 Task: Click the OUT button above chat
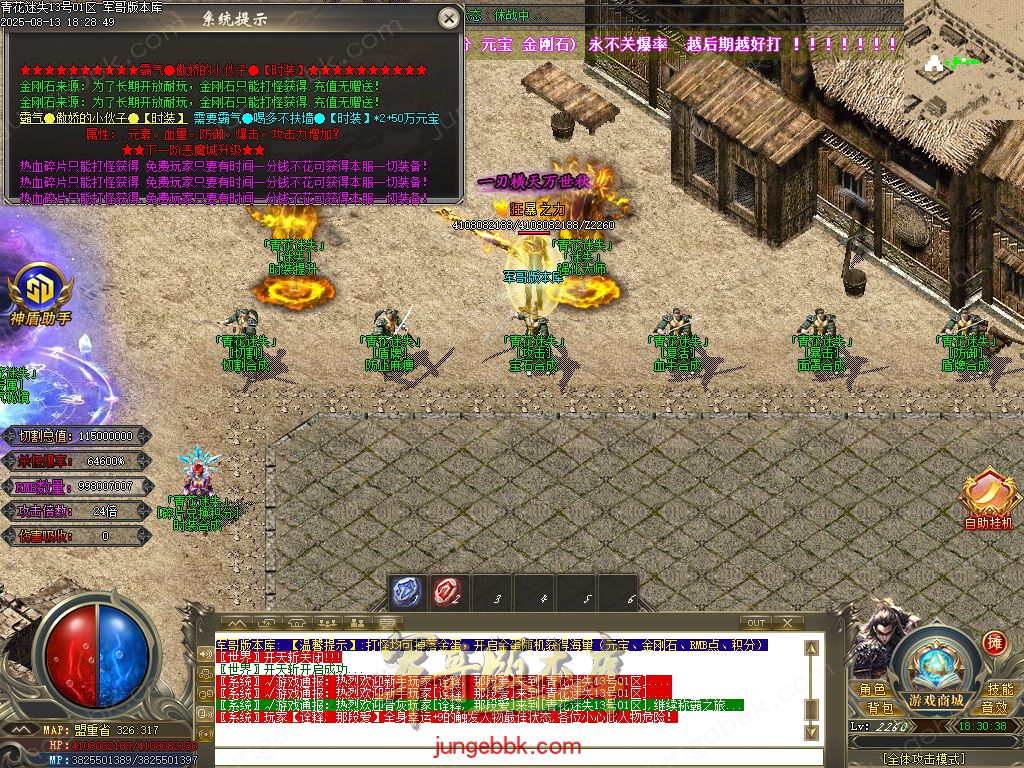click(x=757, y=623)
